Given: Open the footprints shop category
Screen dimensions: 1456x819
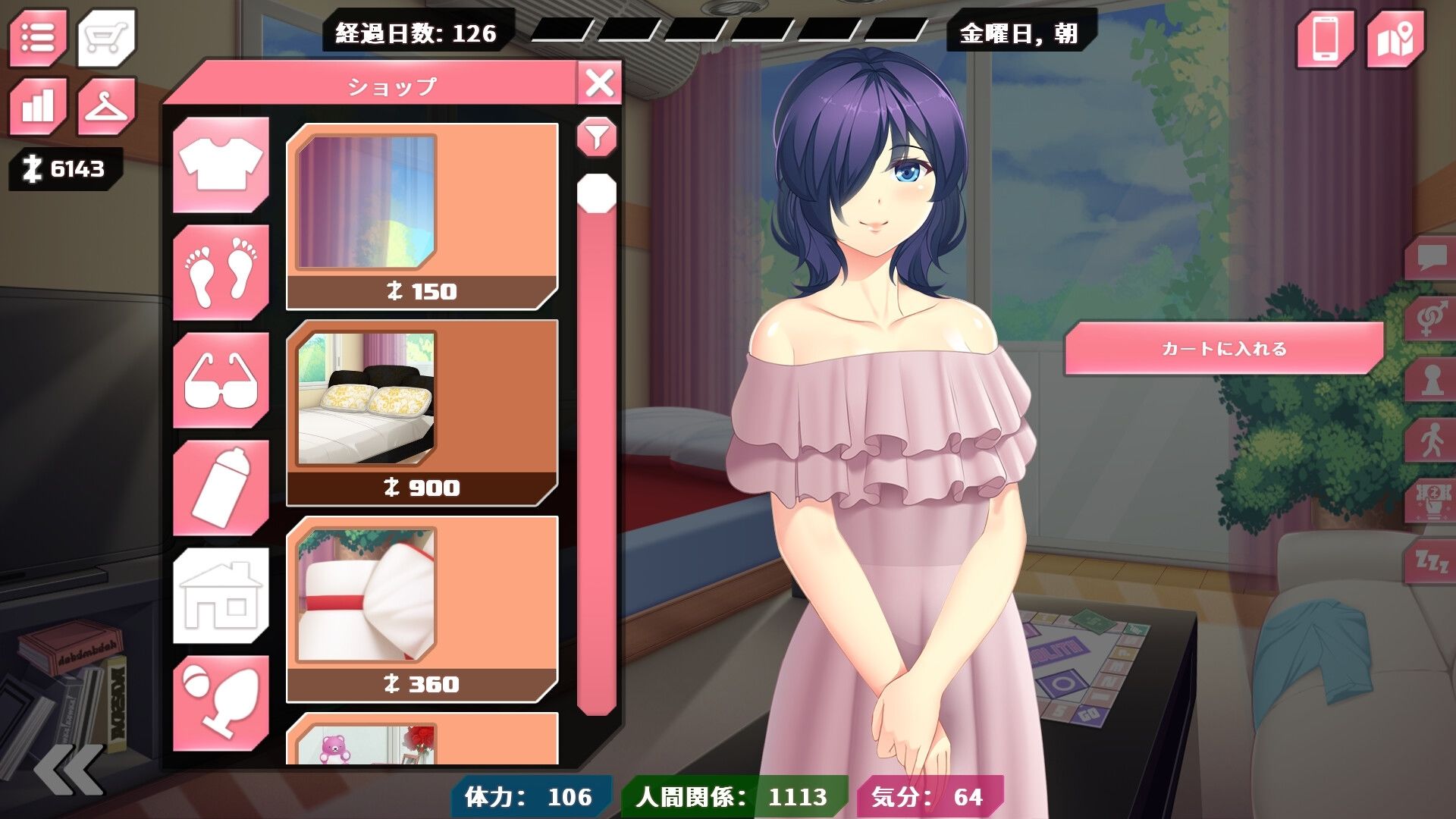Looking at the screenshot, I should tap(221, 272).
